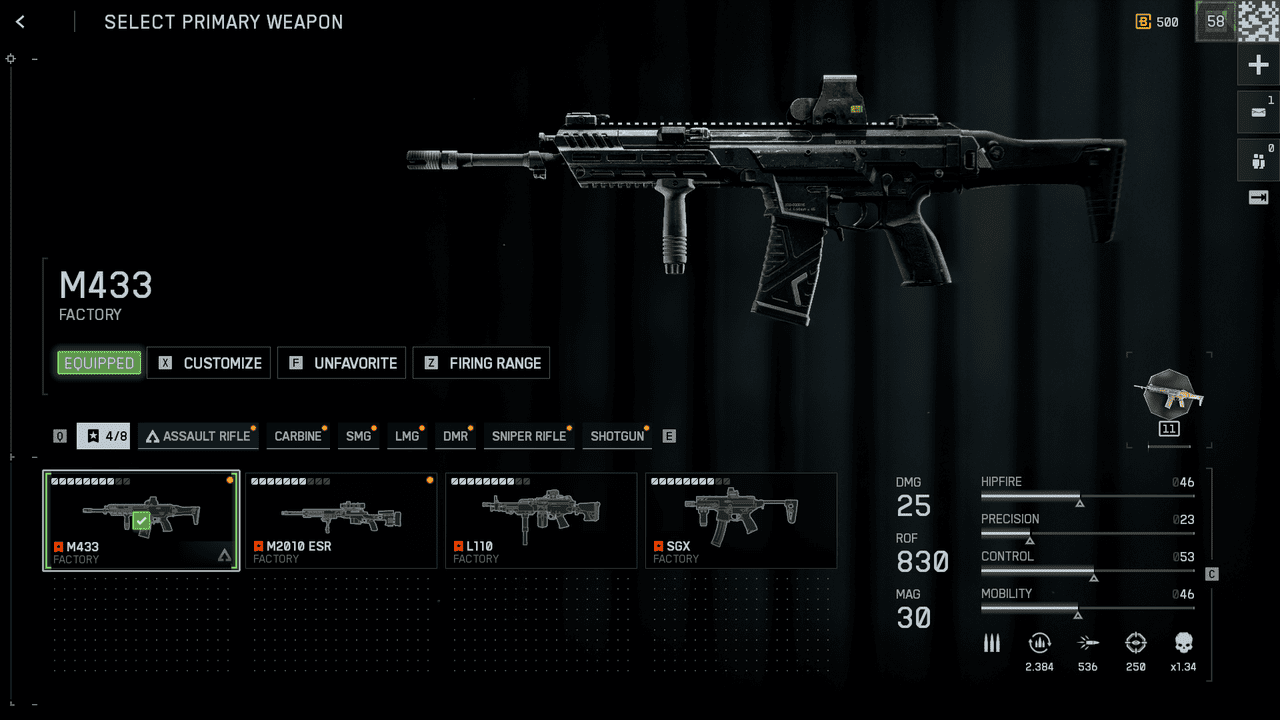
Task: Select the SGX weapon card
Action: click(x=741, y=521)
